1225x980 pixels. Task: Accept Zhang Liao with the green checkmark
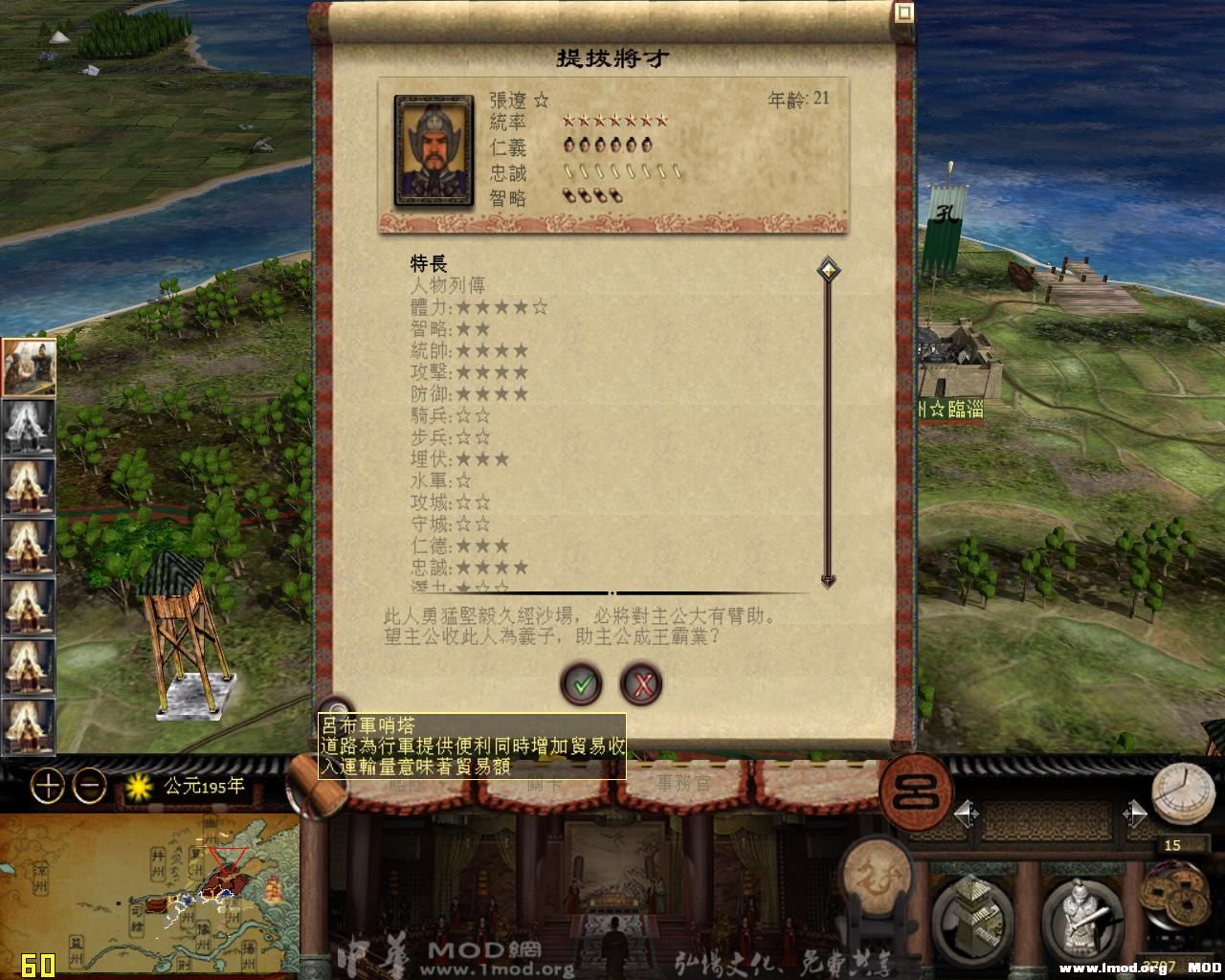(579, 684)
